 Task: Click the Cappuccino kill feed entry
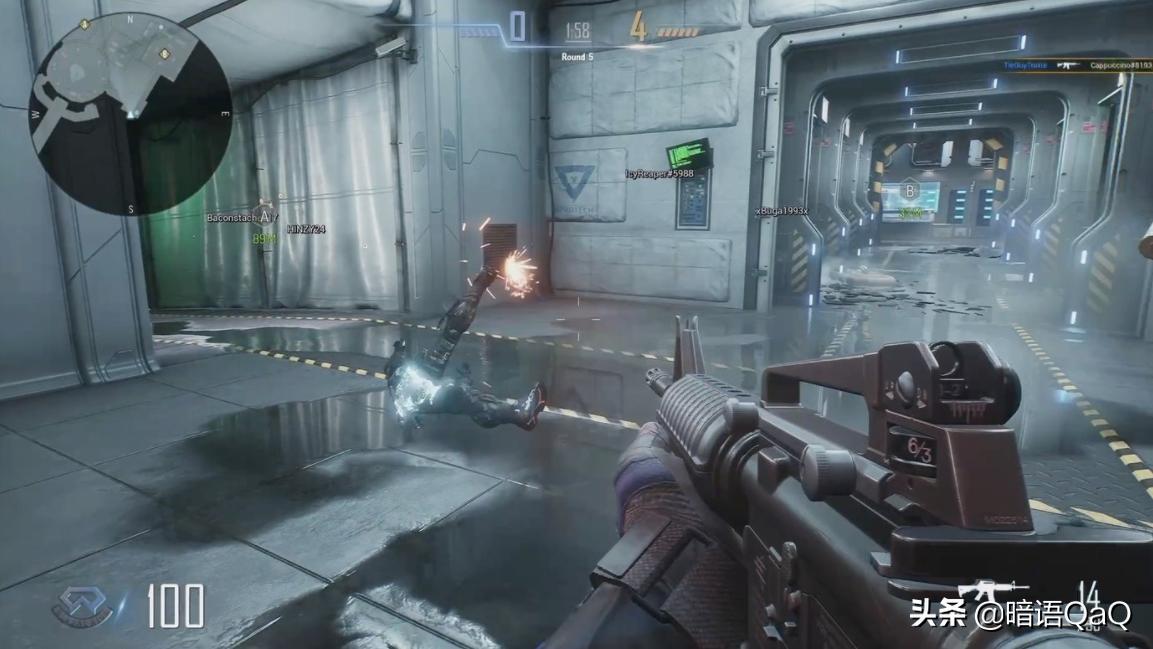click(1120, 65)
